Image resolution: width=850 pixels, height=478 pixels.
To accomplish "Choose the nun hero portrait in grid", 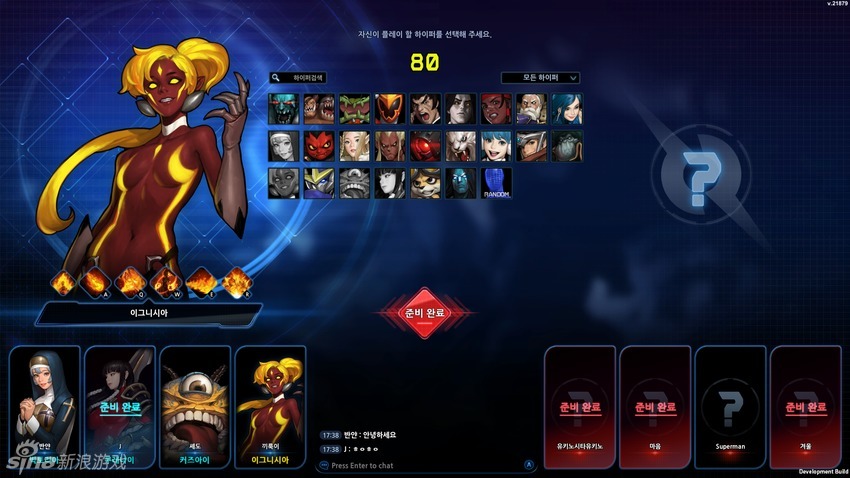I will (x=284, y=145).
